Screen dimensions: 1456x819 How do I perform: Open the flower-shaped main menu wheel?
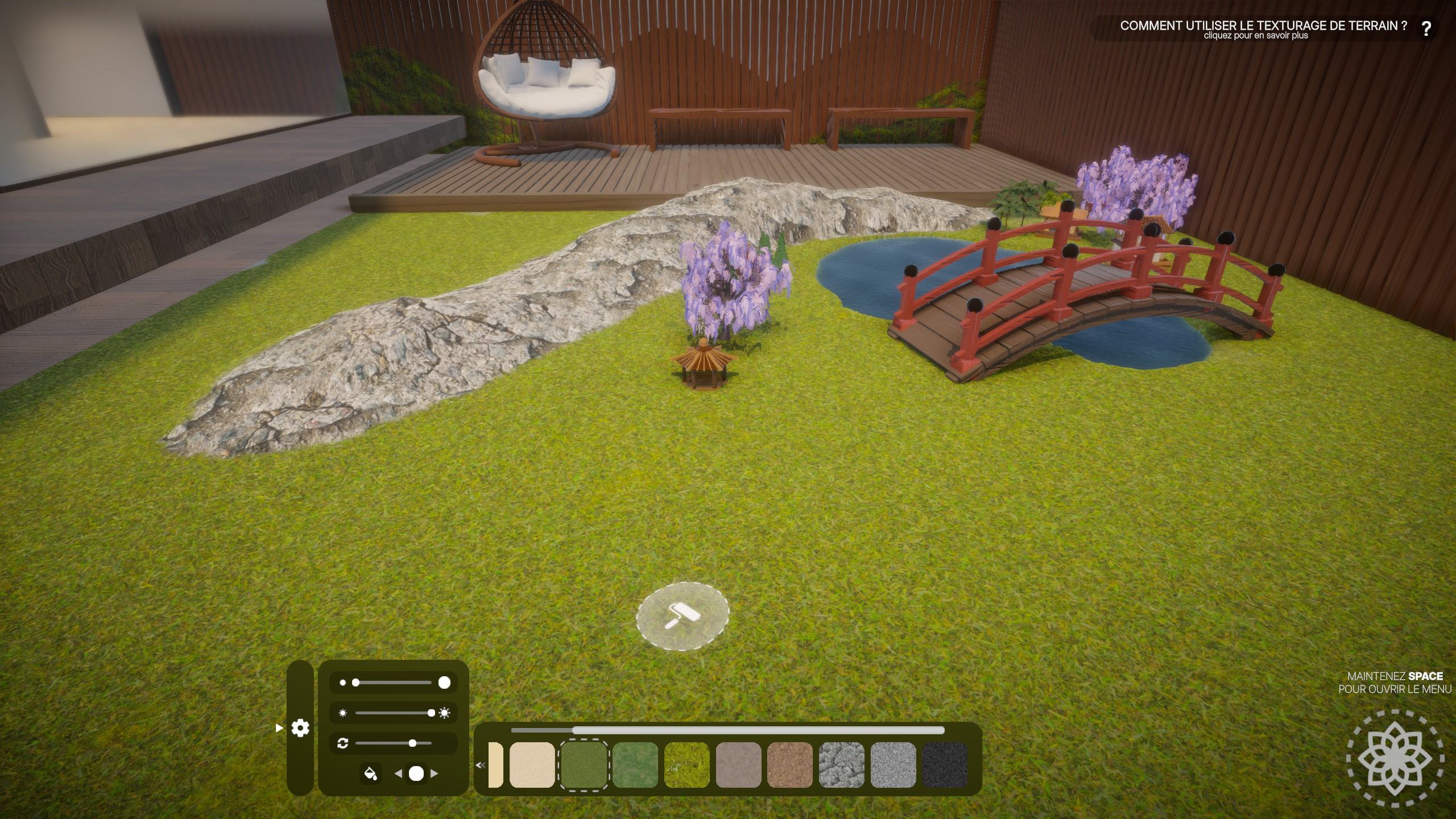[1395, 758]
